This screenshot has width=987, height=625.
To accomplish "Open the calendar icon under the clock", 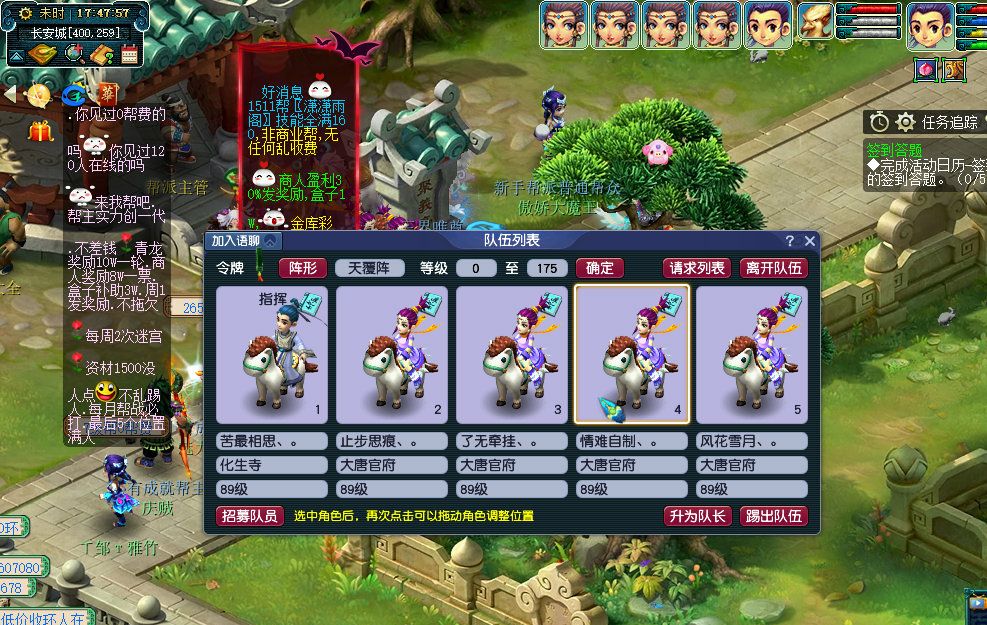I will (128, 54).
